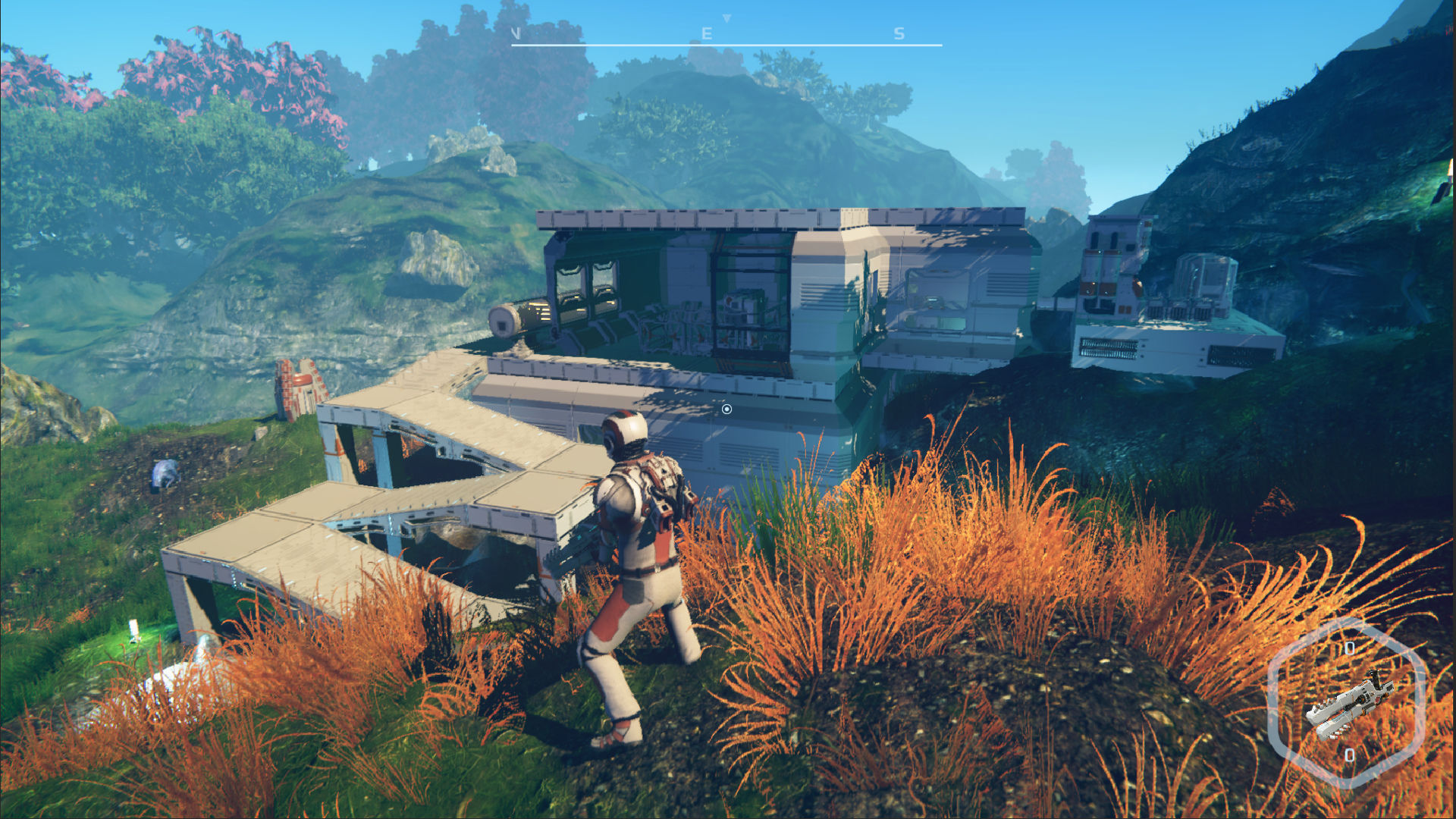Viewport: 1456px width, 819px height.
Task: Click the S marker on the compass strip
Action: coord(899,33)
